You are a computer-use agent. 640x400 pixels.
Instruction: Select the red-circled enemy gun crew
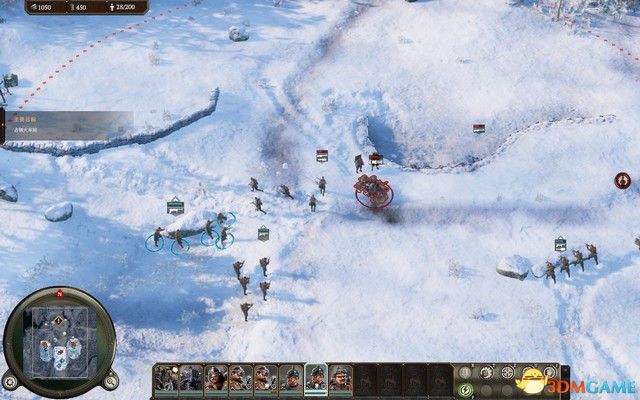tap(373, 189)
